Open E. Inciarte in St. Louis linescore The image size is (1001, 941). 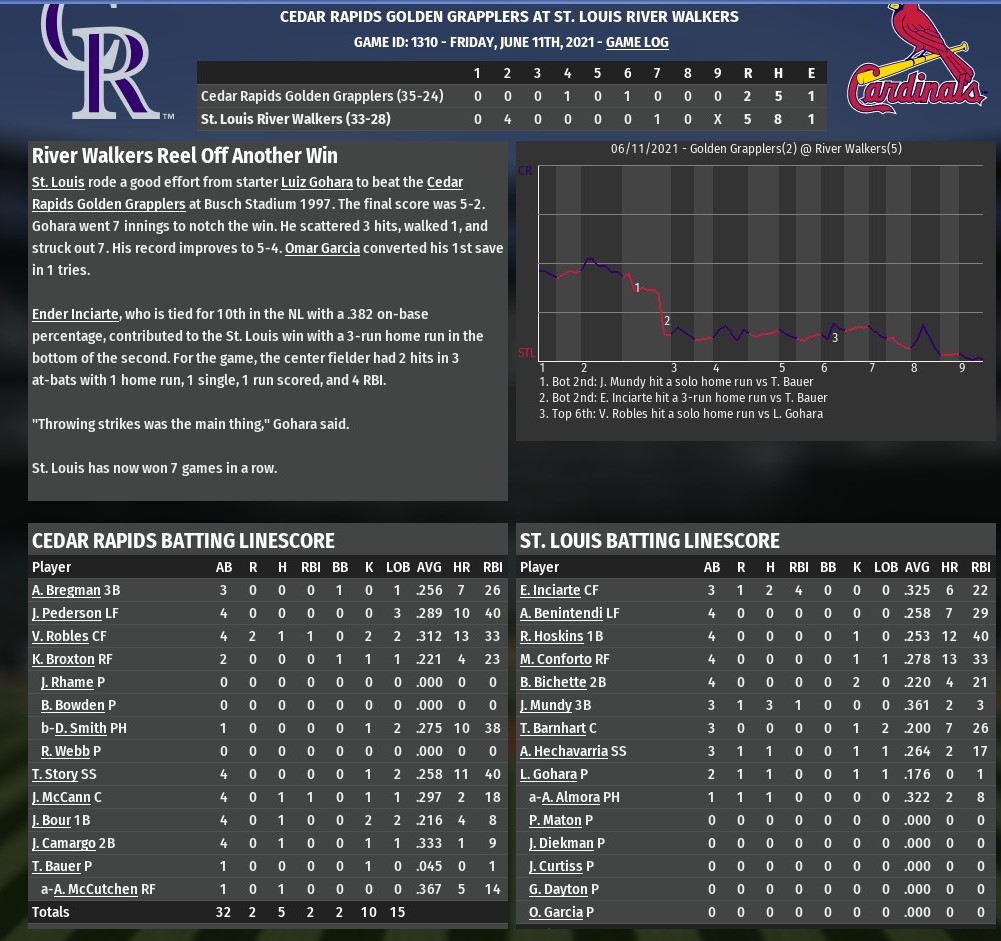click(550, 590)
